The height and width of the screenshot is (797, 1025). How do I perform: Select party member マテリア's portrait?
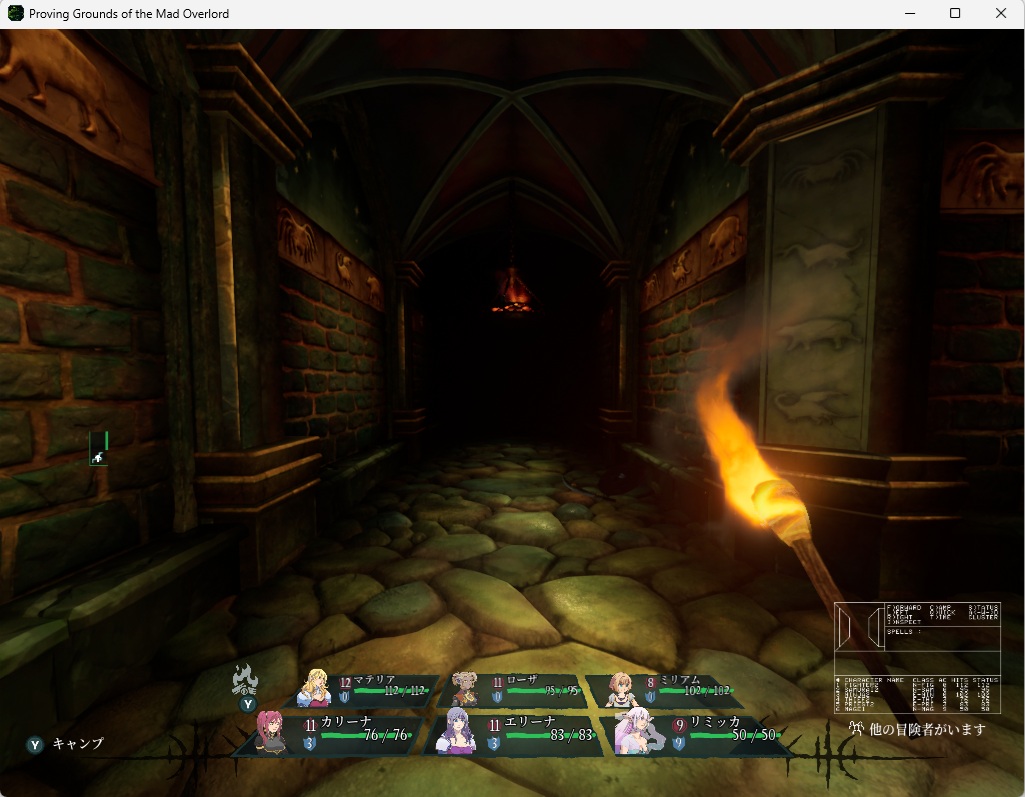pyautogui.click(x=320, y=687)
